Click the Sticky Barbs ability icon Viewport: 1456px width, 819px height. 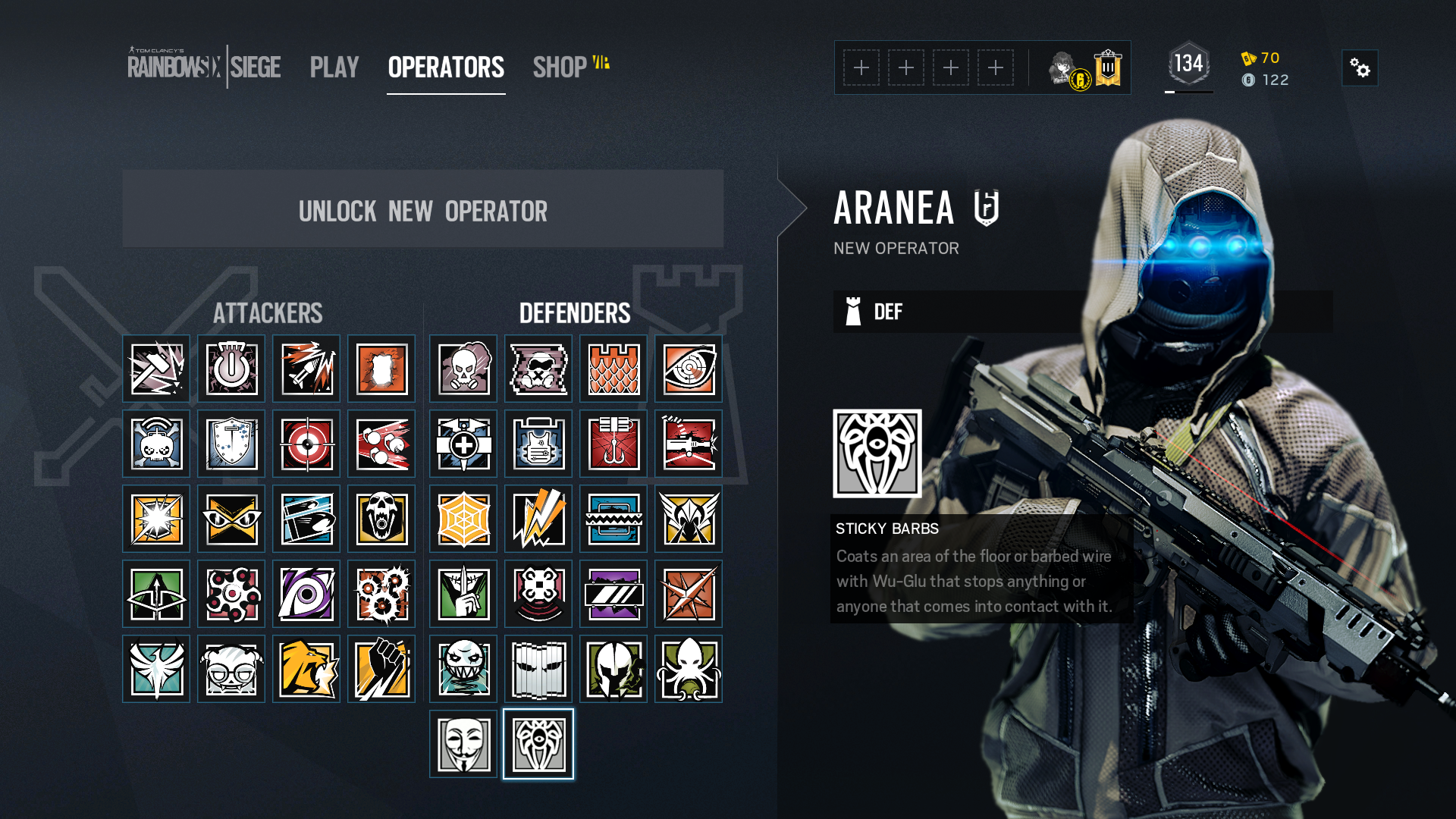click(x=877, y=453)
